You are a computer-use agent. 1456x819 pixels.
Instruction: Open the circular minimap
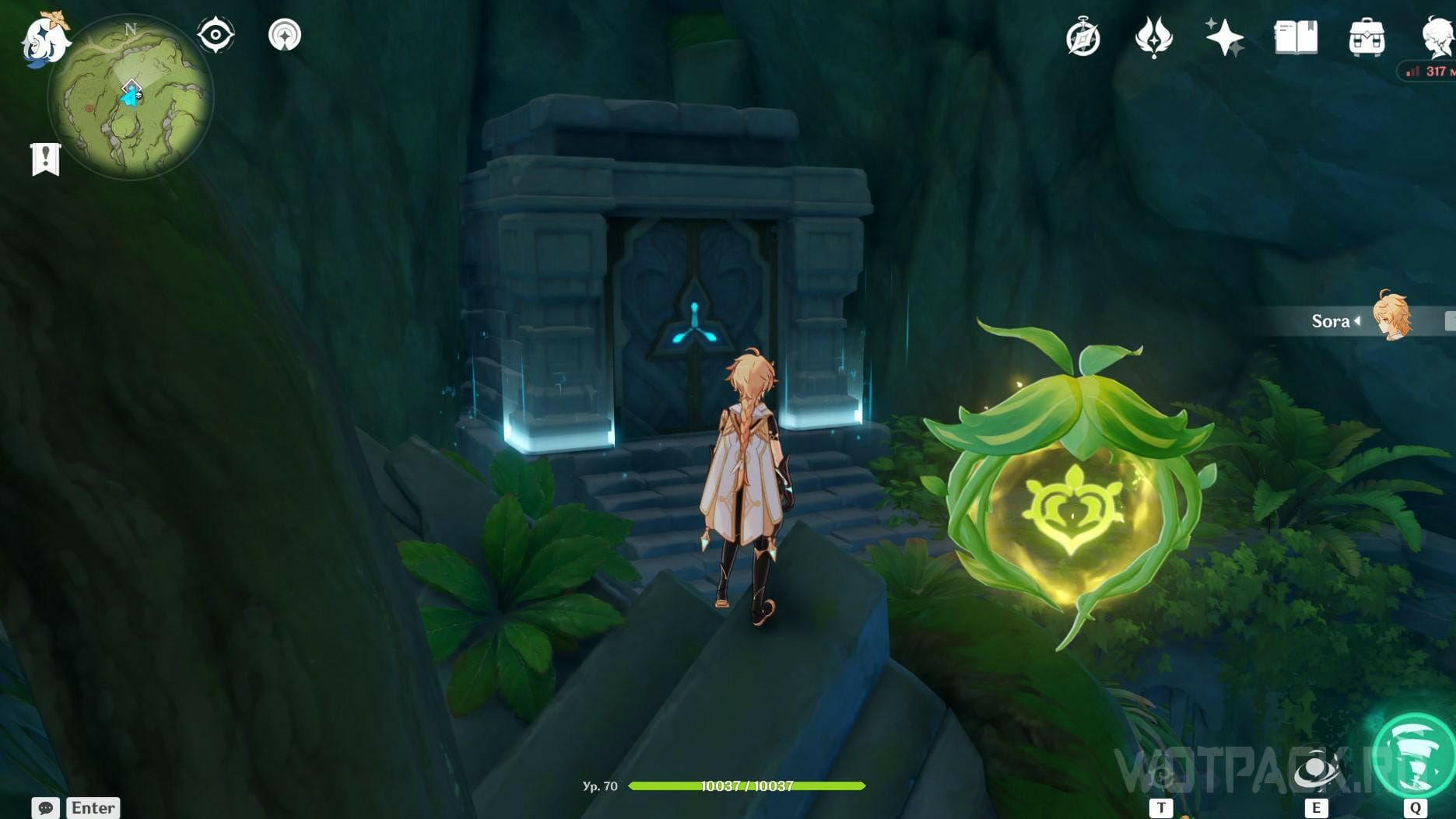click(130, 97)
